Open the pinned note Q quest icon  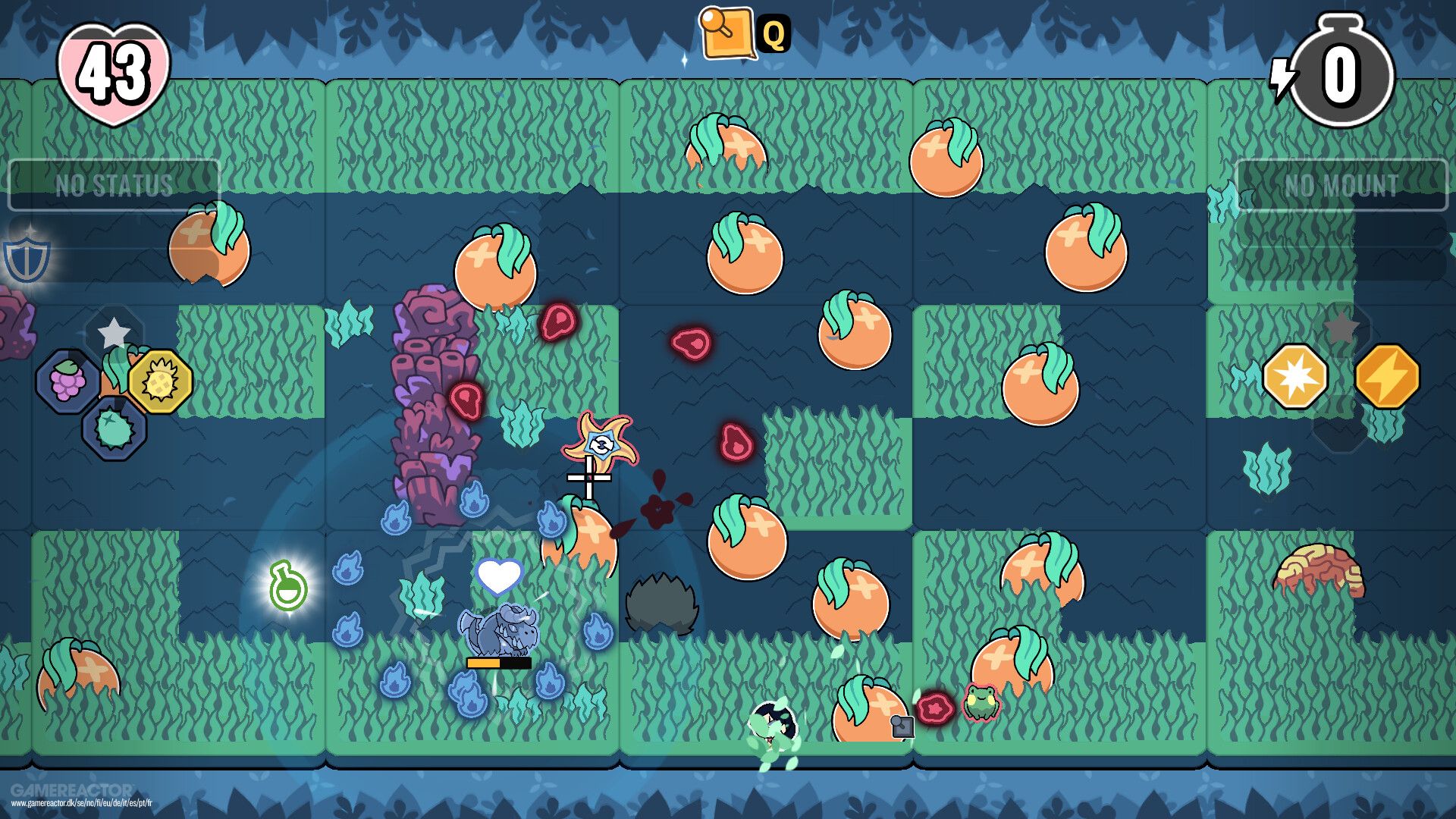pos(724,32)
